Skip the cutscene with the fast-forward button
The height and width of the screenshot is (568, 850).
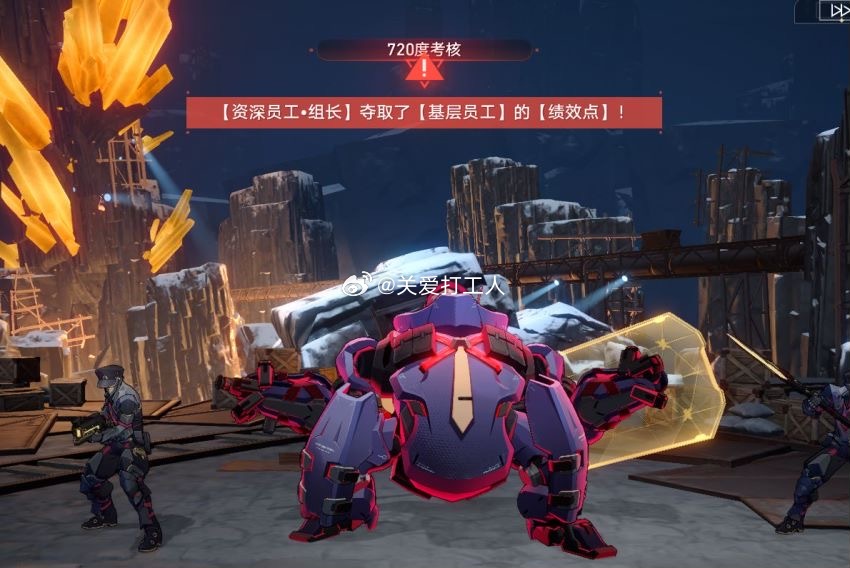(x=836, y=10)
